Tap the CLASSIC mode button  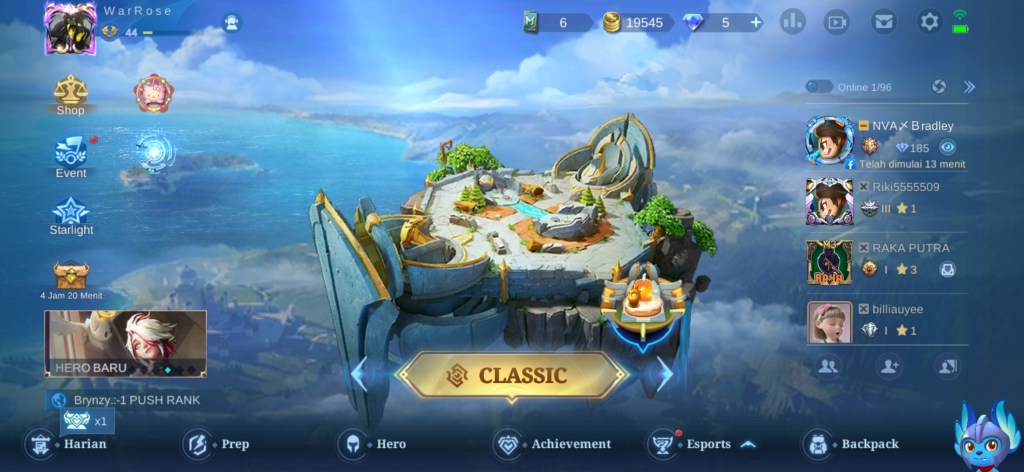(x=511, y=376)
